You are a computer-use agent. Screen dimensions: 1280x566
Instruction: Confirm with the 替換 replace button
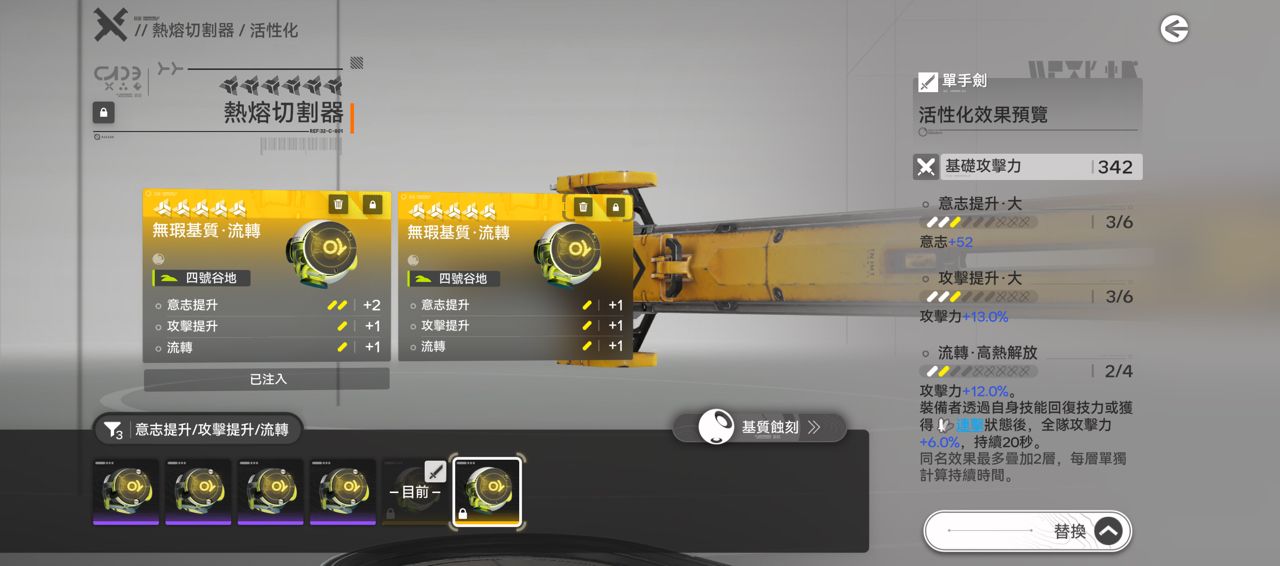(x=1027, y=531)
